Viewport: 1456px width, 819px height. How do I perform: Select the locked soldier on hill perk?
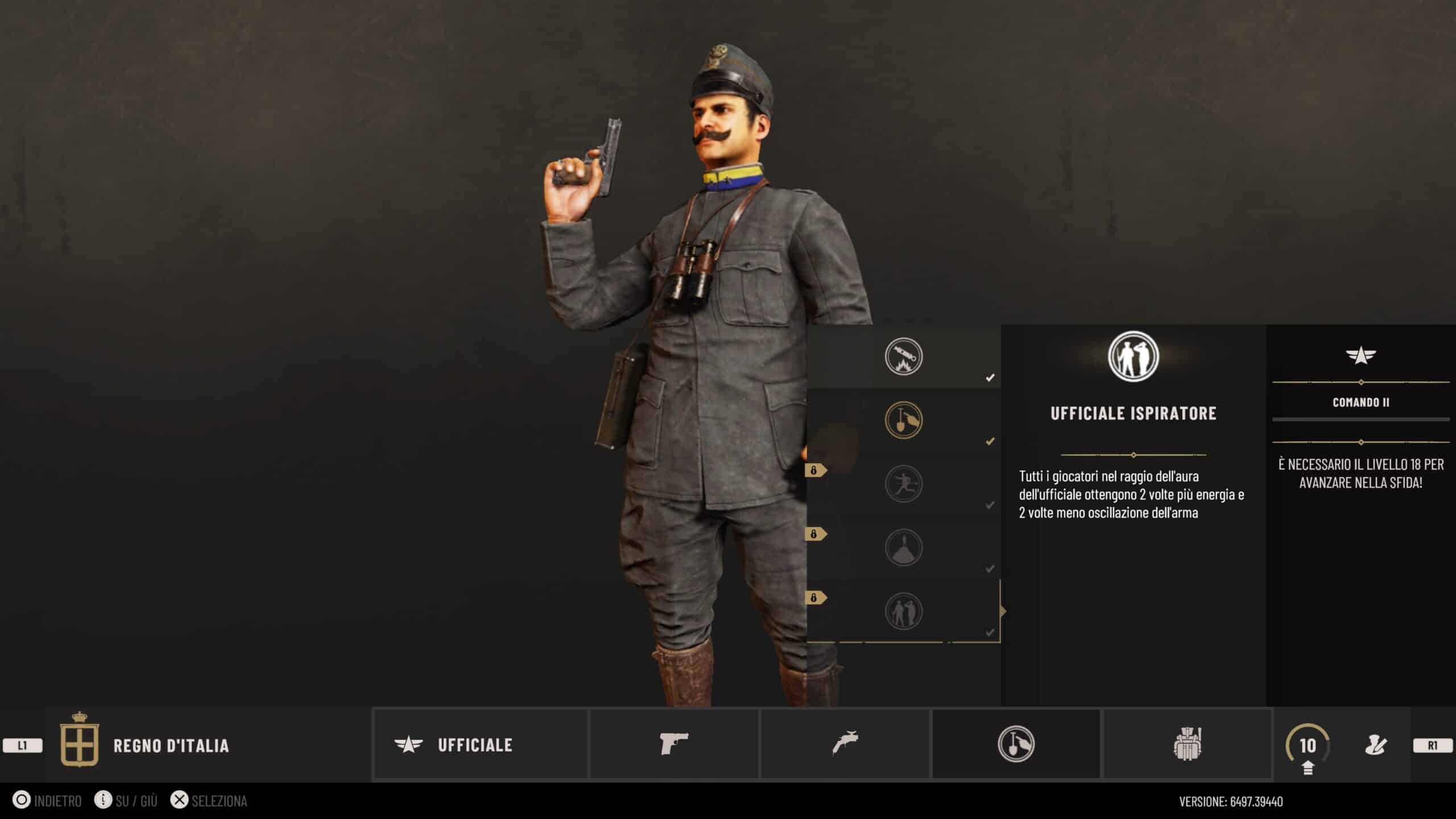click(x=903, y=548)
